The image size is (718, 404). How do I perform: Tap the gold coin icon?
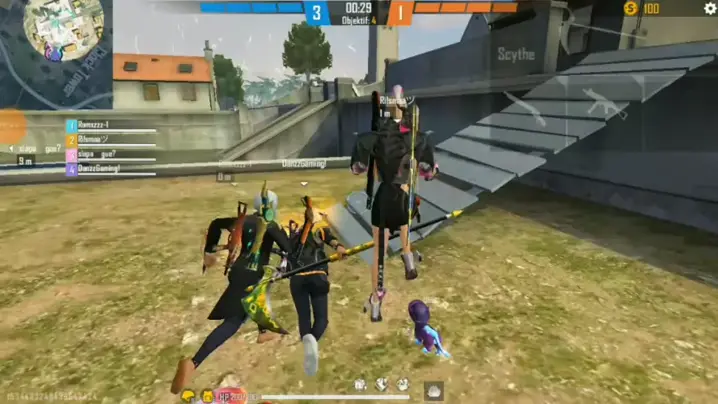pyautogui.click(x=630, y=8)
